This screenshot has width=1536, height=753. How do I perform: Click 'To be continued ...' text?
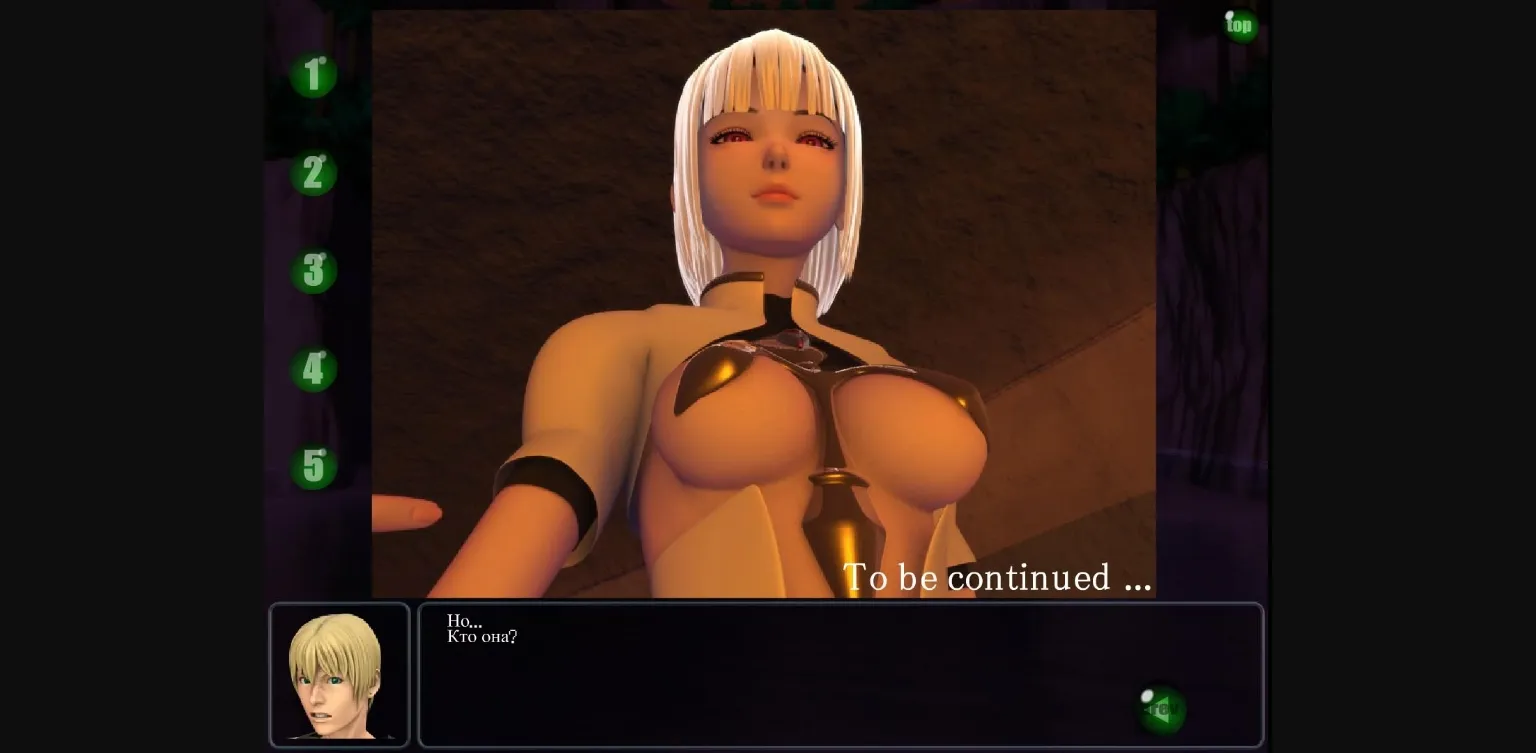[x=996, y=577]
